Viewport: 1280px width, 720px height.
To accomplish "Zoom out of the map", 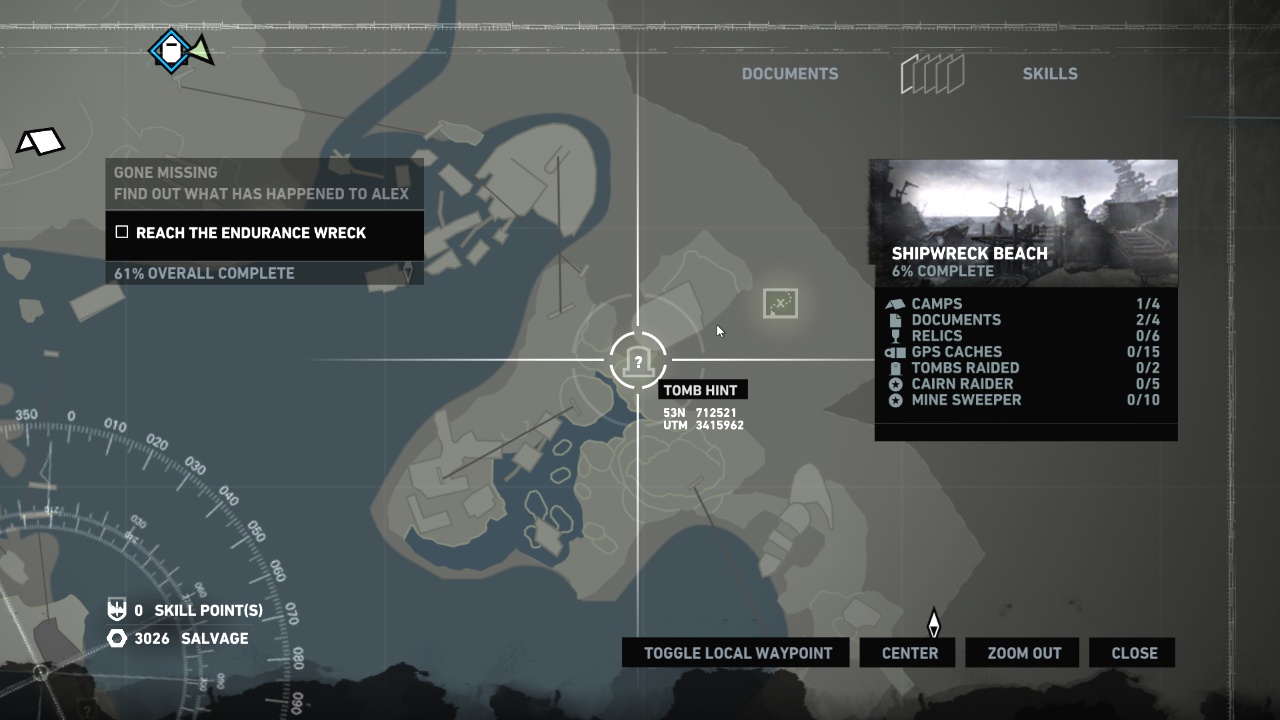I will click(x=1023, y=653).
